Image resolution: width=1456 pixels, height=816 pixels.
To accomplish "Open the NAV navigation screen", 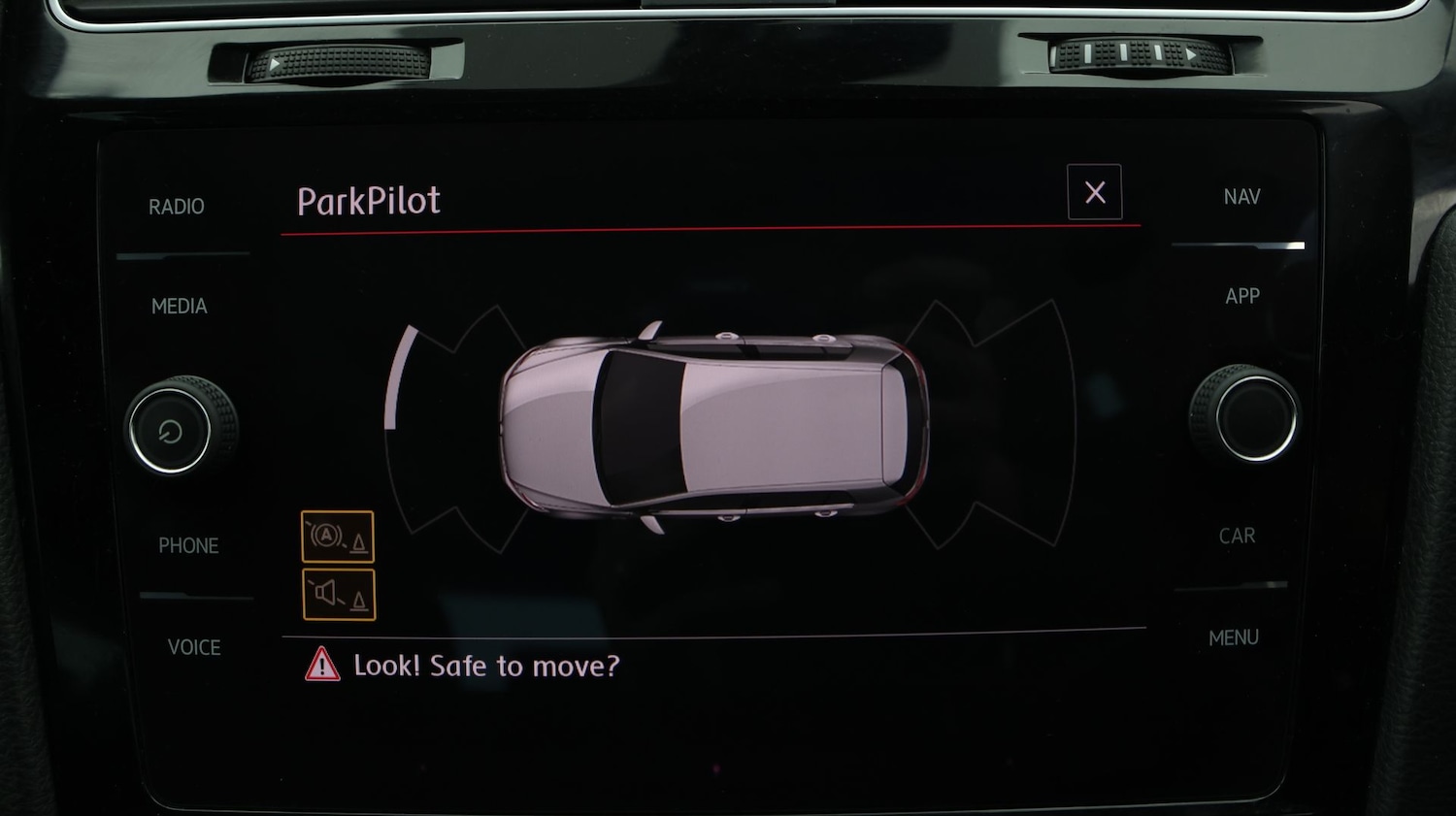I will (x=1241, y=197).
